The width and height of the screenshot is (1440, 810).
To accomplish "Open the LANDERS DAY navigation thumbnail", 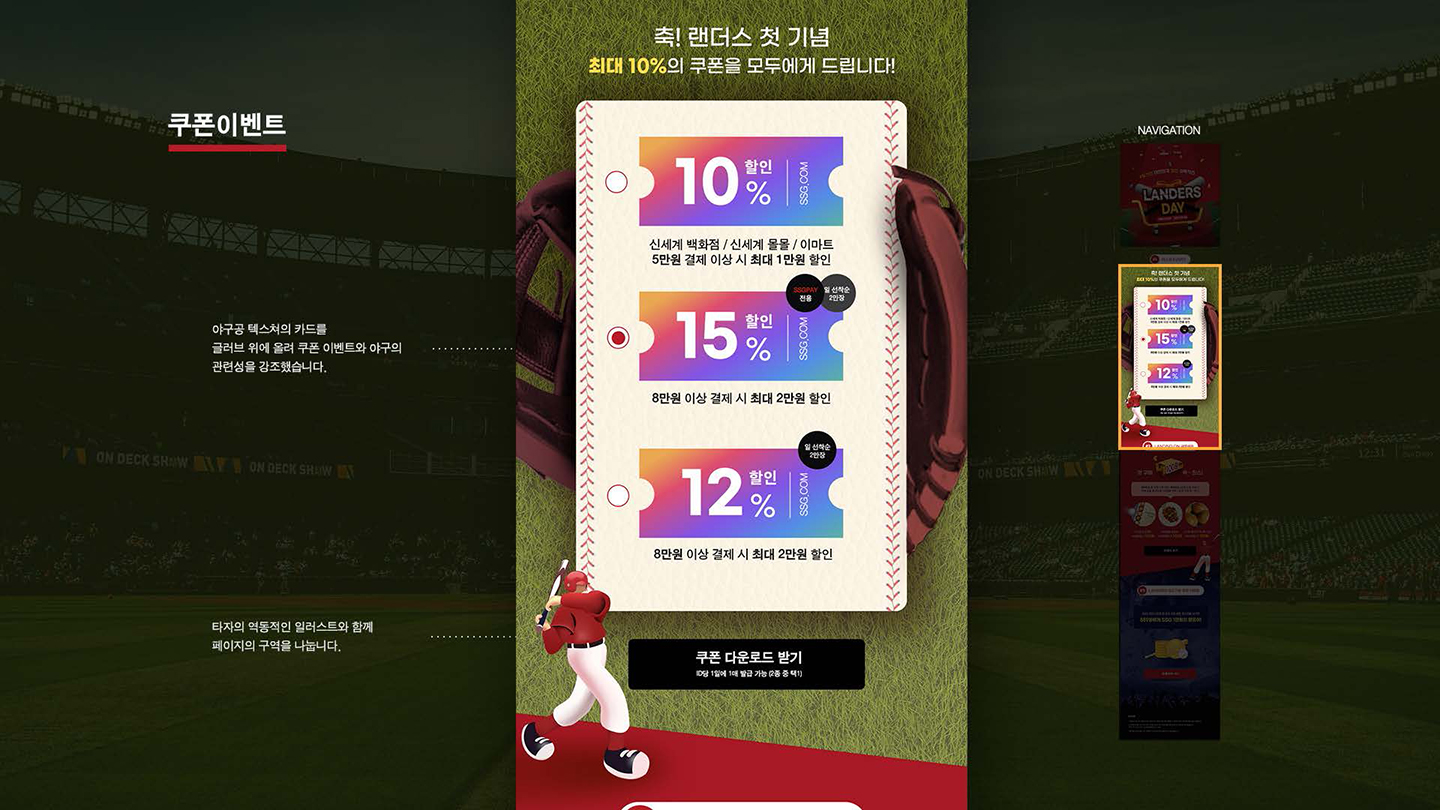I will pyautogui.click(x=1168, y=195).
